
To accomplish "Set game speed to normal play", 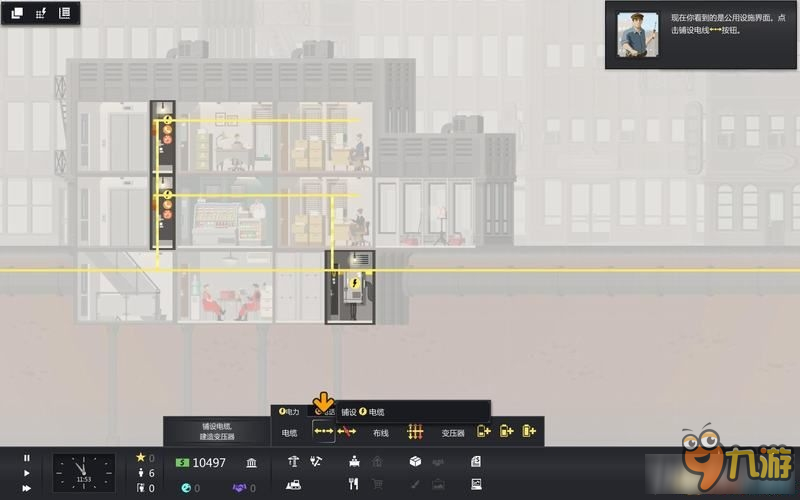I will (27, 473).
